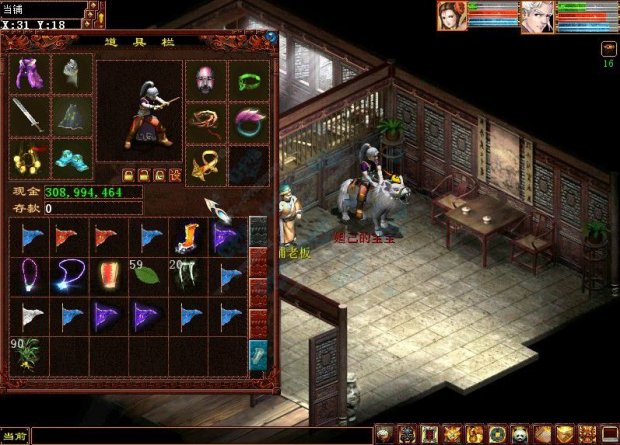Select the cyan boots equipment slot
620x445 pixels.
71,158
